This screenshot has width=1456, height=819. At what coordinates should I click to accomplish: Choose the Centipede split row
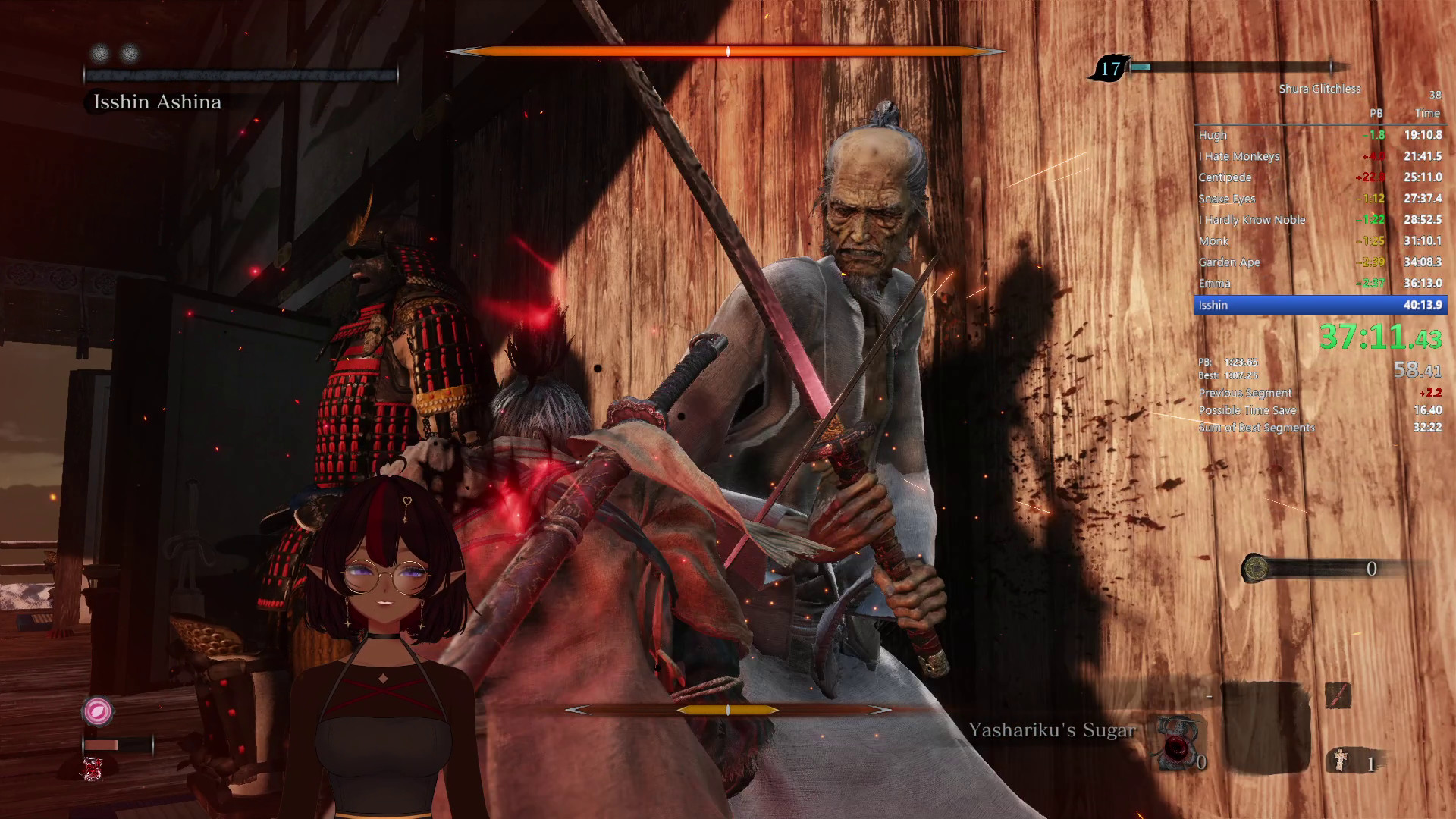tap(1319, 177)
